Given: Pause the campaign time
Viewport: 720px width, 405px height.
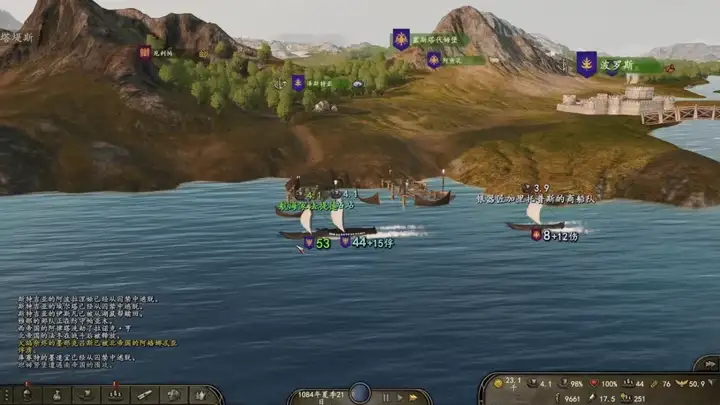Looking at the screenshot, I should [386, 397].
